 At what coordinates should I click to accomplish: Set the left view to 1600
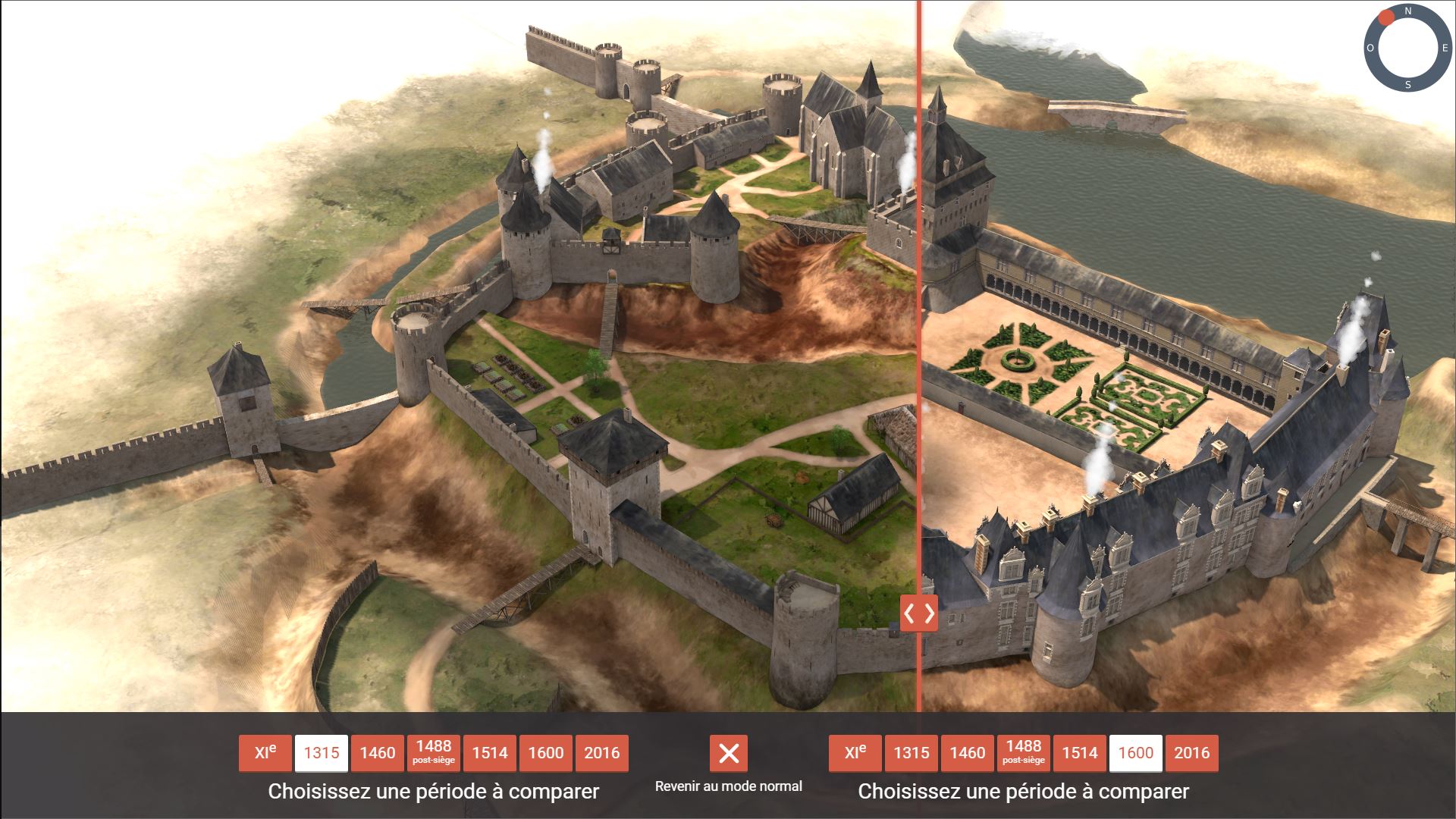coord(546,753)
